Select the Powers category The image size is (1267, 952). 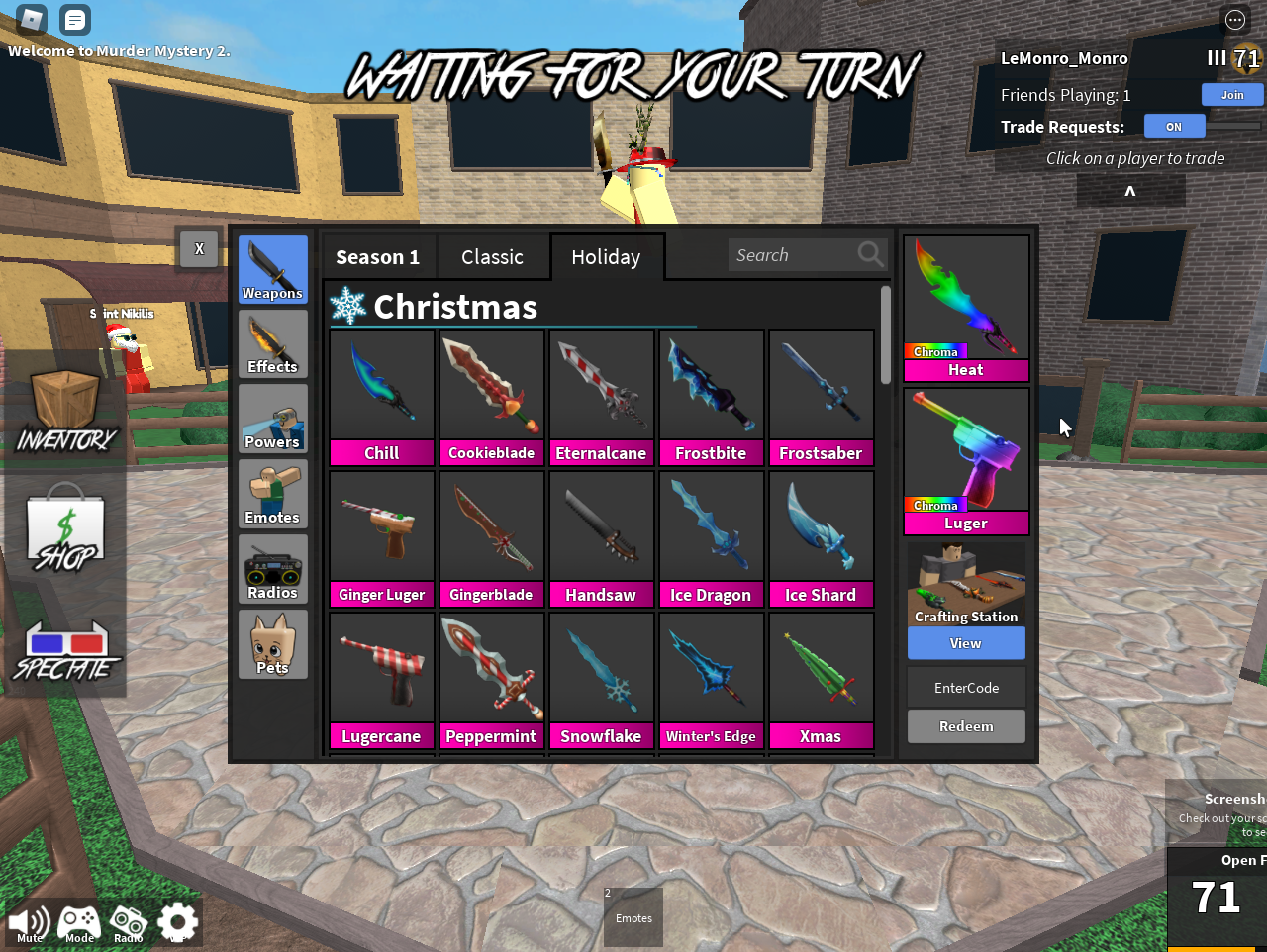pos(272,419)
